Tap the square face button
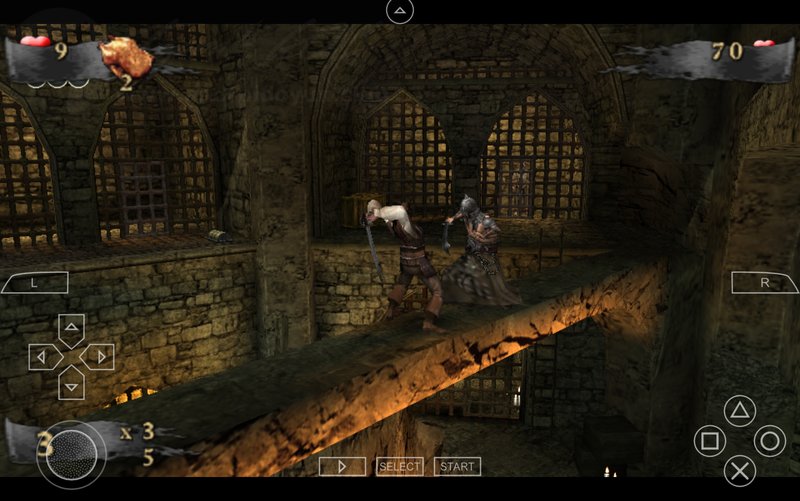 click(x=709, y=440)
